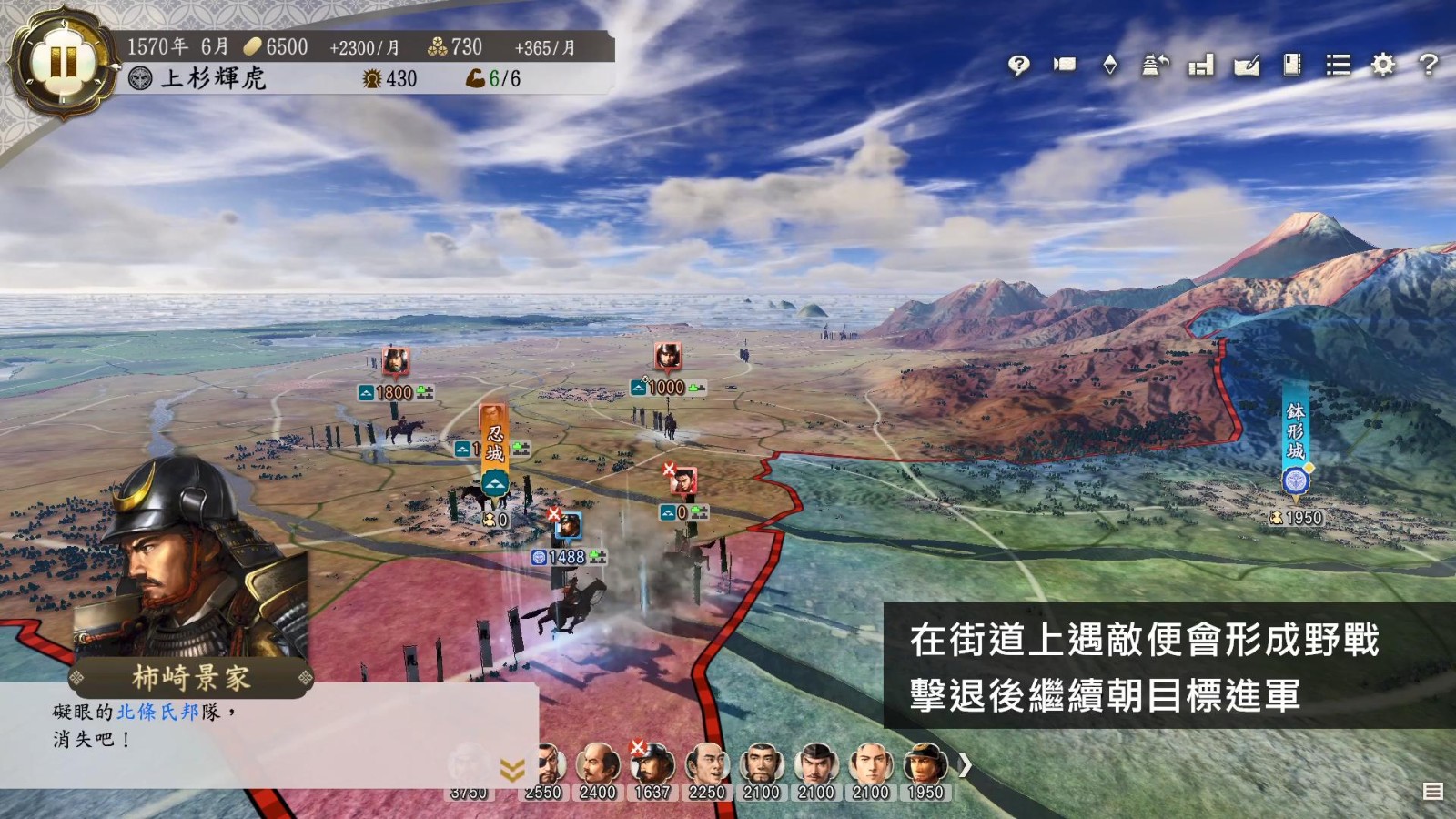Open the settings gear icon
Viewport: 1456px width, 819px height.
(x=1381, y=66)
